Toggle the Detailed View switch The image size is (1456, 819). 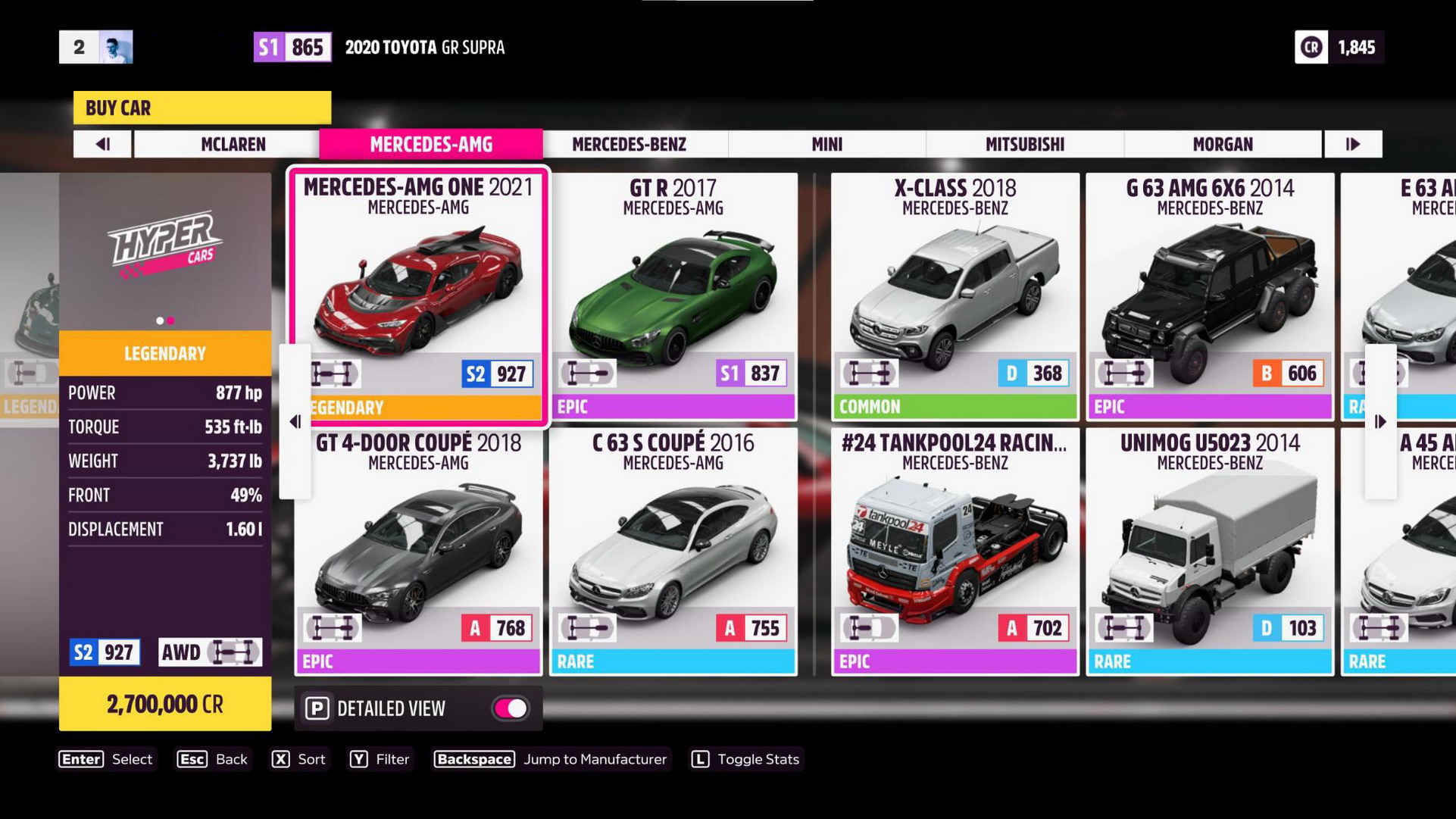coord(511,708)
